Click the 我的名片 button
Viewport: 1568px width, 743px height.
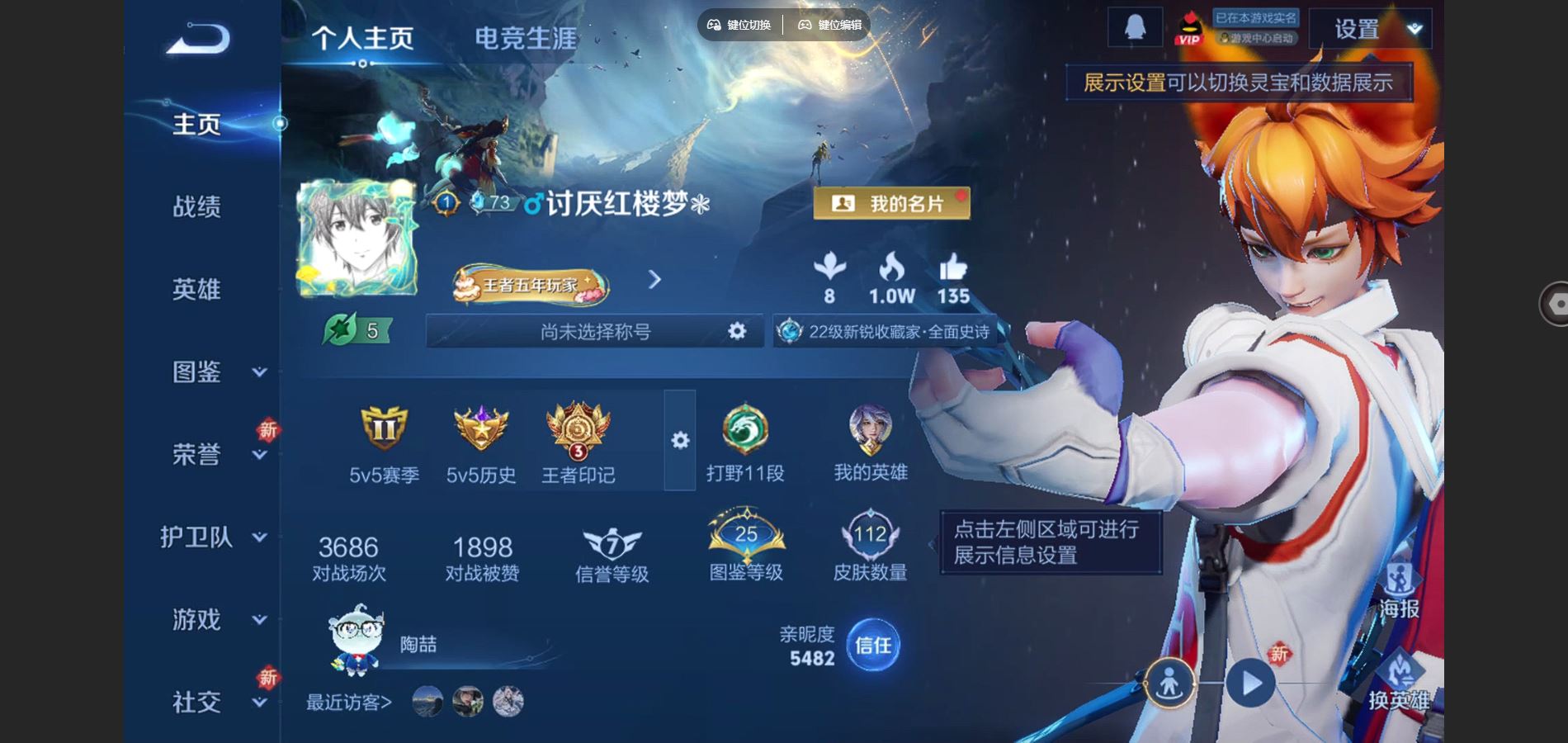point(893,203)
